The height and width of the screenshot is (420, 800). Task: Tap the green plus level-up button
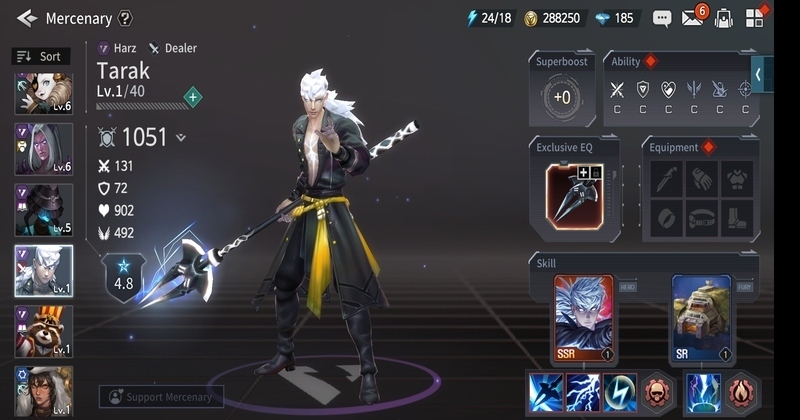tap(193, 97)
